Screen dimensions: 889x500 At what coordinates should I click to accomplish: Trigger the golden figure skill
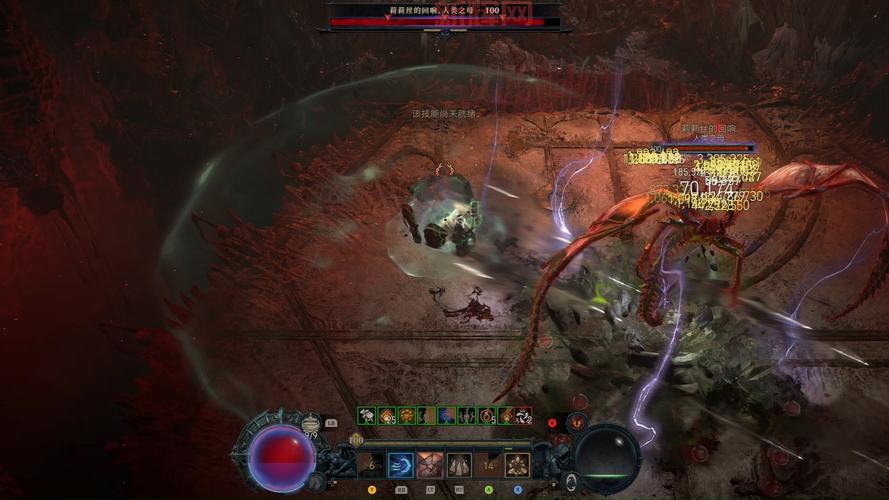point(517,464)
